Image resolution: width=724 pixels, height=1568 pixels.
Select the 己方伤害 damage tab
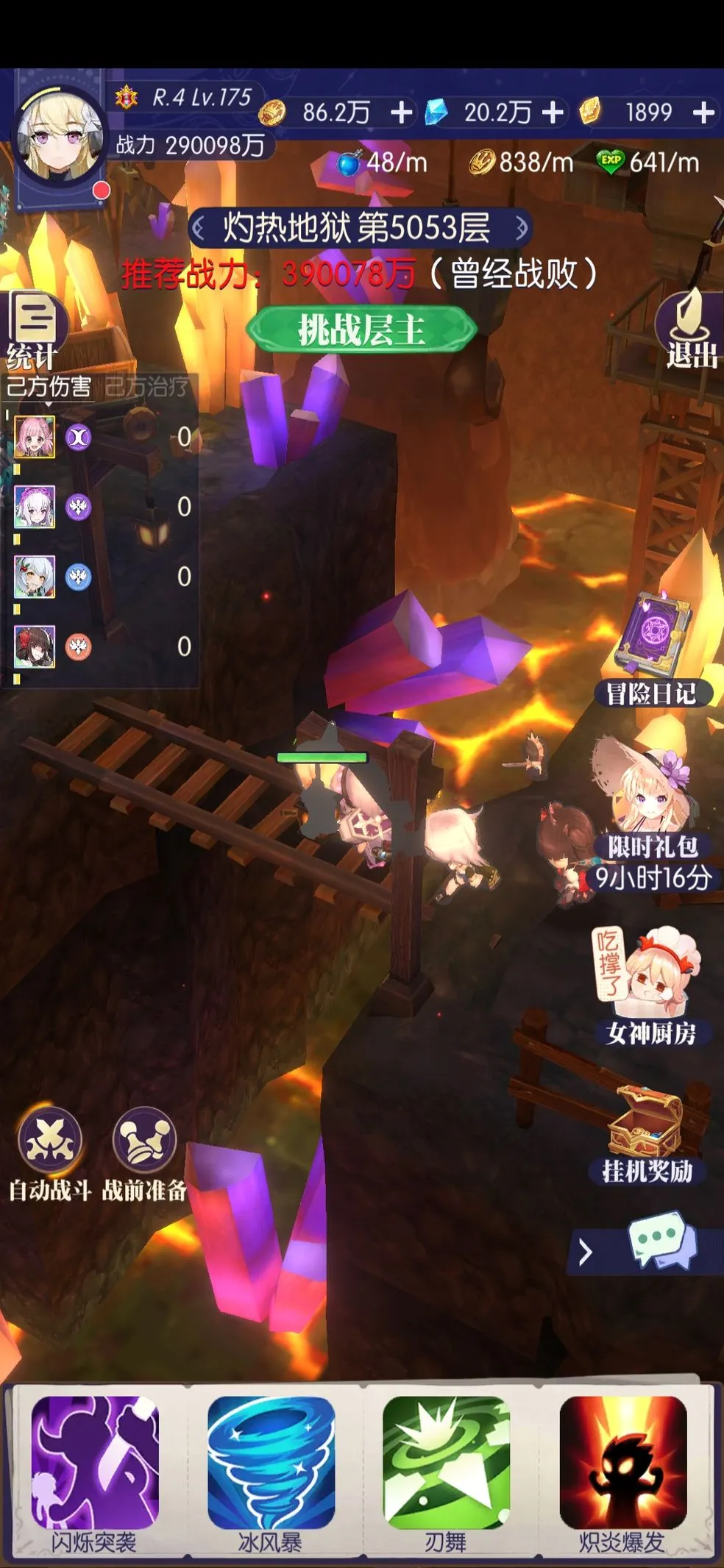tap(49, 386)
